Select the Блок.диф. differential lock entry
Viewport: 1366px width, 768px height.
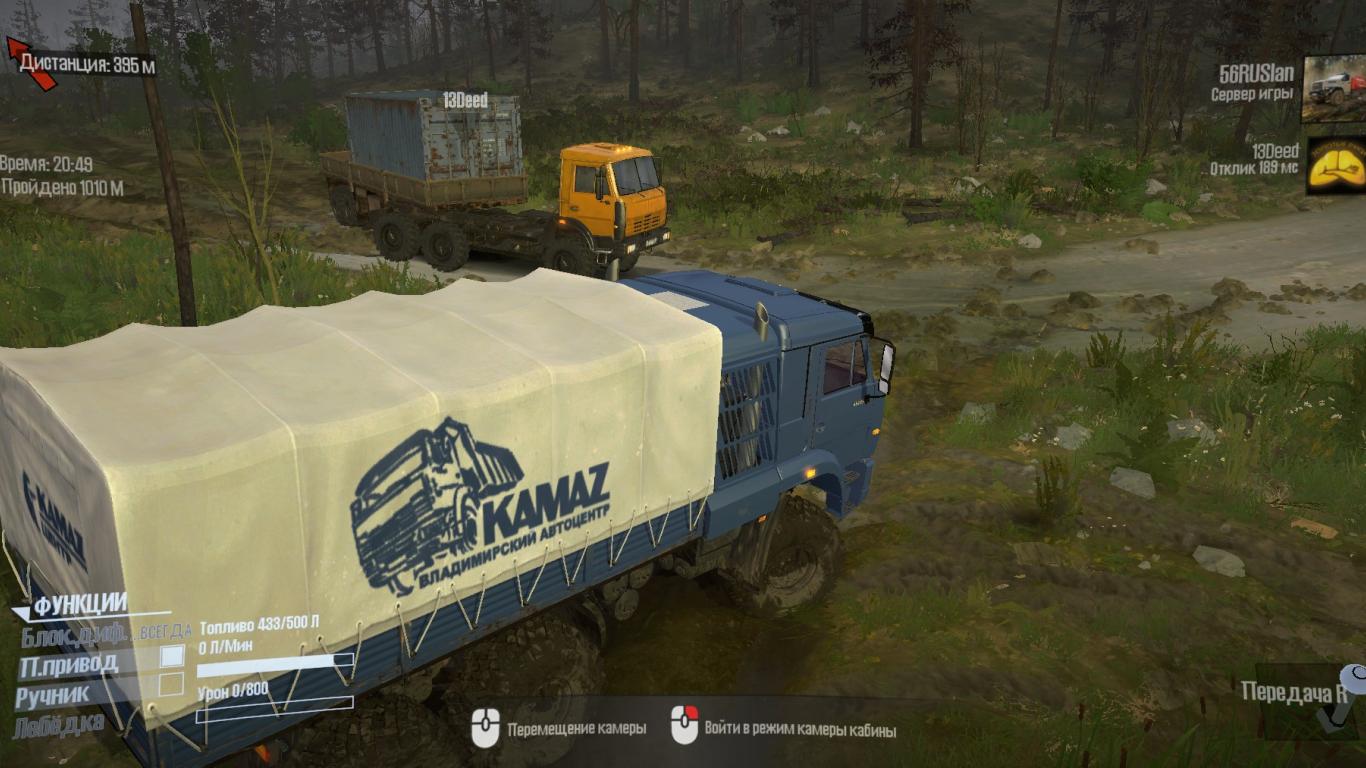click(73, 634)
